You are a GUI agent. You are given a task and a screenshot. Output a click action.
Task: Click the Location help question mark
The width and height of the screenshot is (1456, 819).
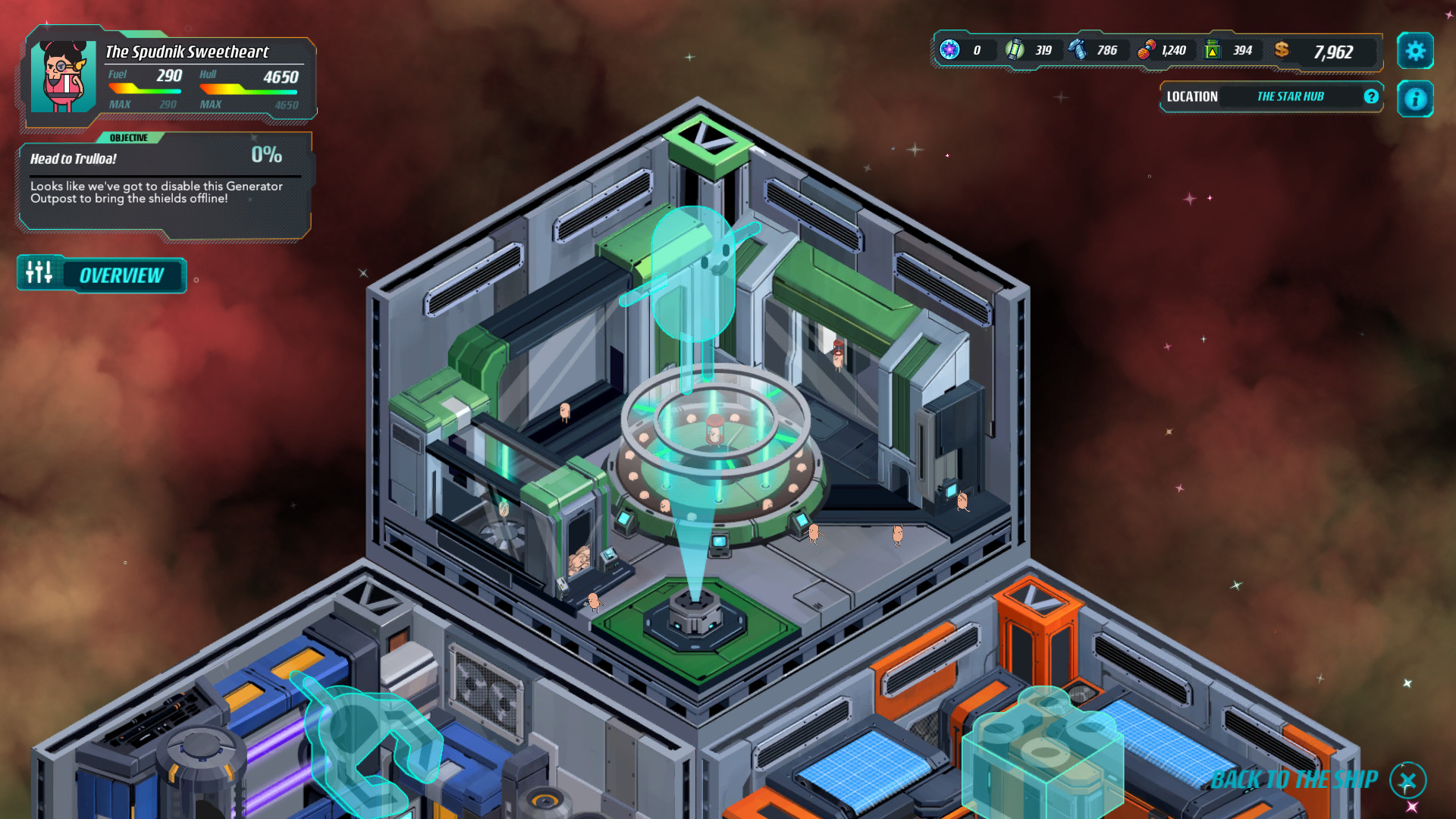point(1370,96)
